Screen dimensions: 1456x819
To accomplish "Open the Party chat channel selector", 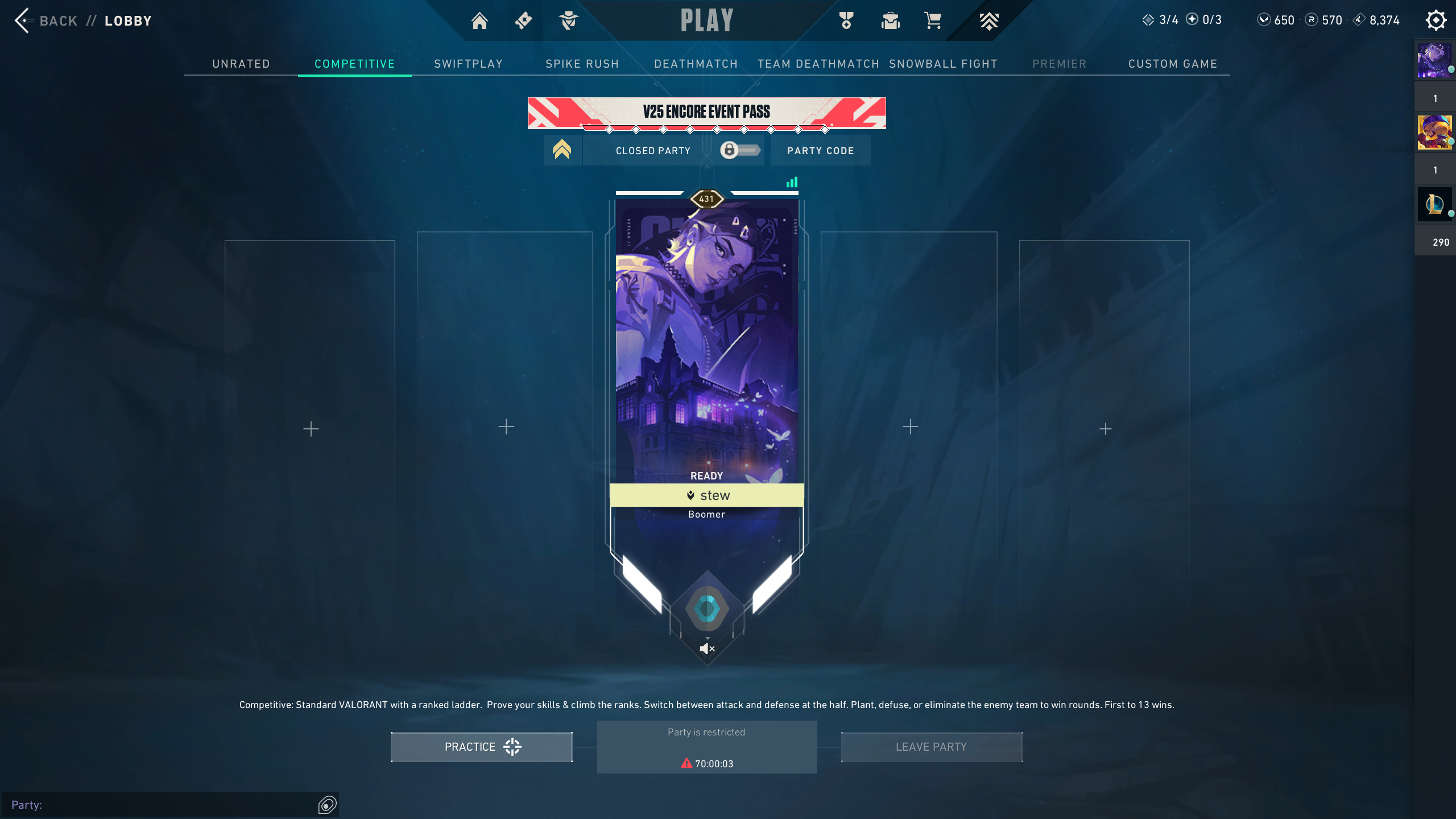I will coord(327,805).
